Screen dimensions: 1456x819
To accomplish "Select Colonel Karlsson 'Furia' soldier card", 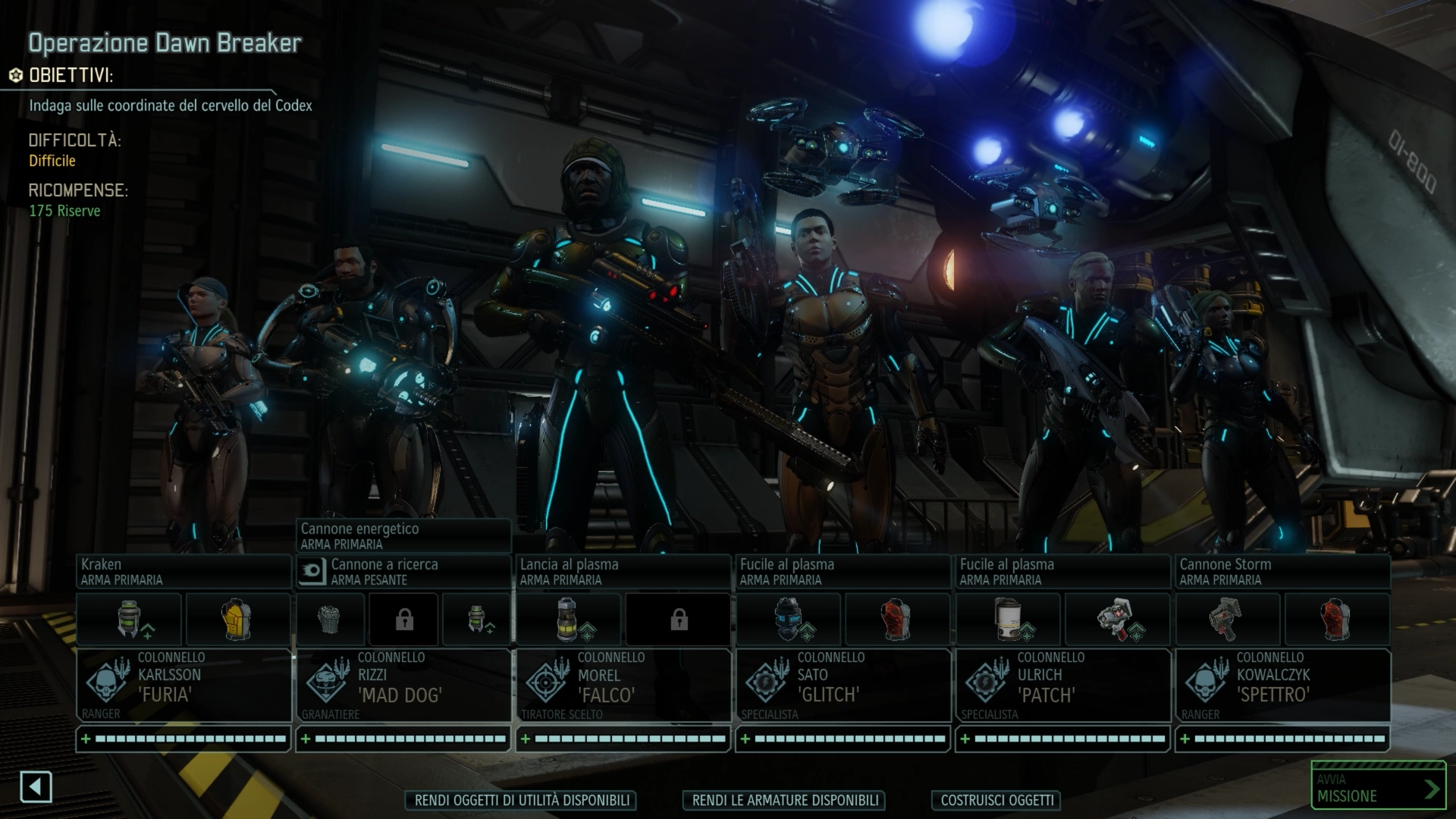I will pyautogui.click(x=184, y=685).
